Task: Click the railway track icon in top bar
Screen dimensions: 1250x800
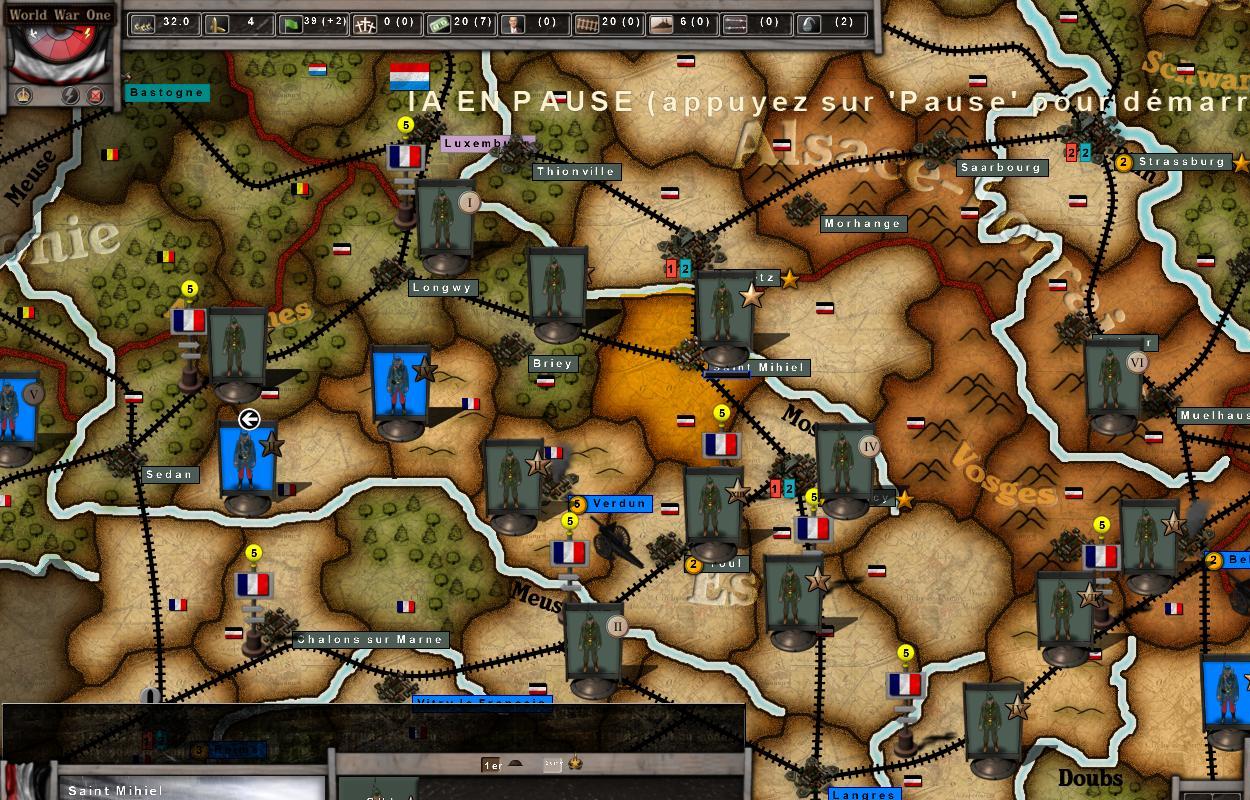Action: click(586, 24)
